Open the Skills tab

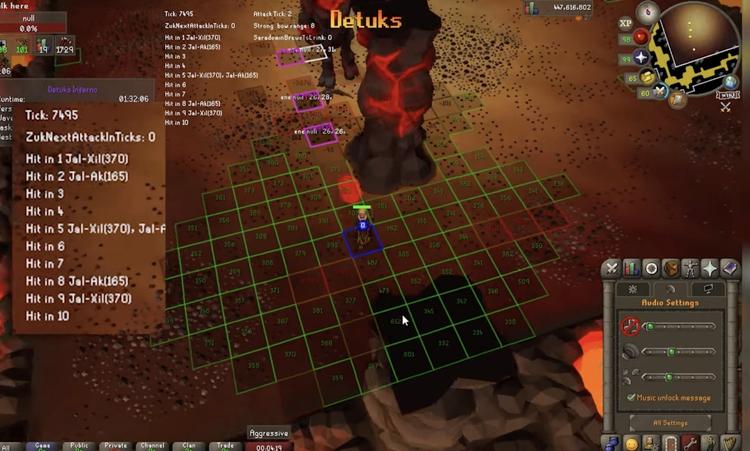tap(632, 268)
